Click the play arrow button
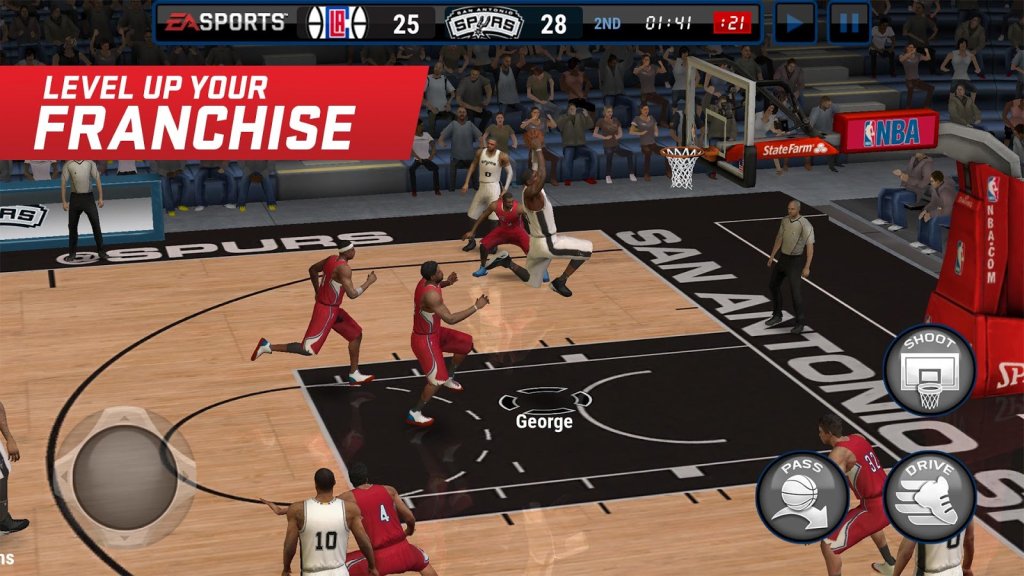The image size is (1024, 576). (794, 23)
